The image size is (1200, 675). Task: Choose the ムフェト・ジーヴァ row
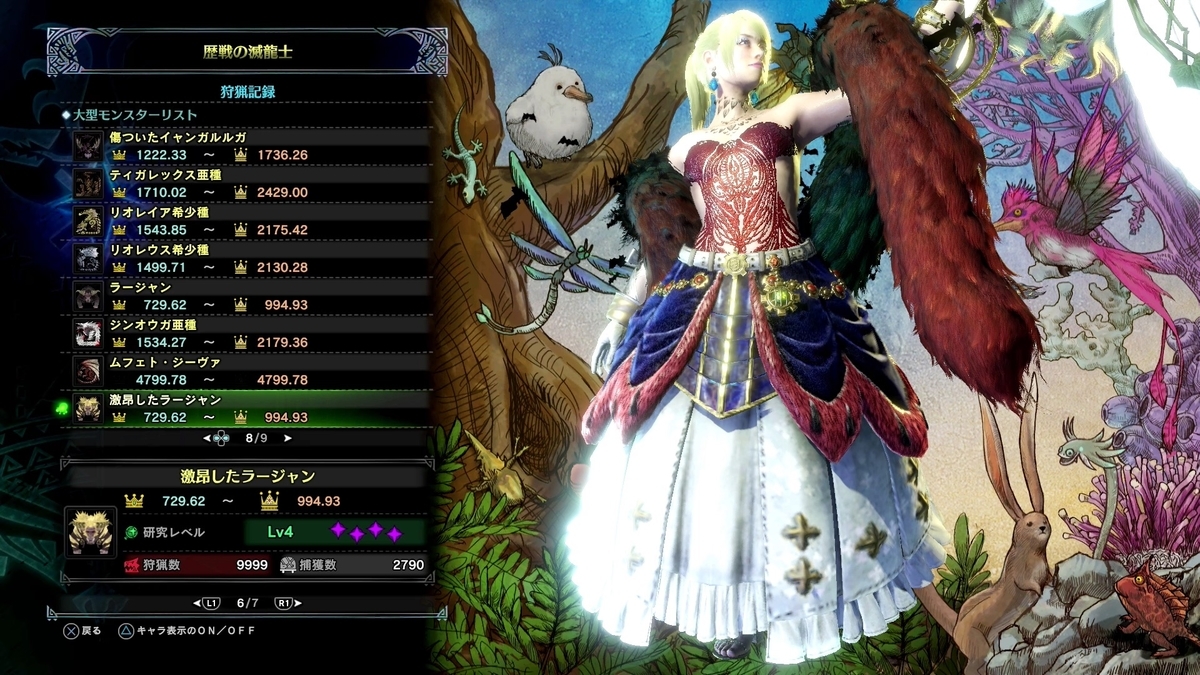coord(250,371)
